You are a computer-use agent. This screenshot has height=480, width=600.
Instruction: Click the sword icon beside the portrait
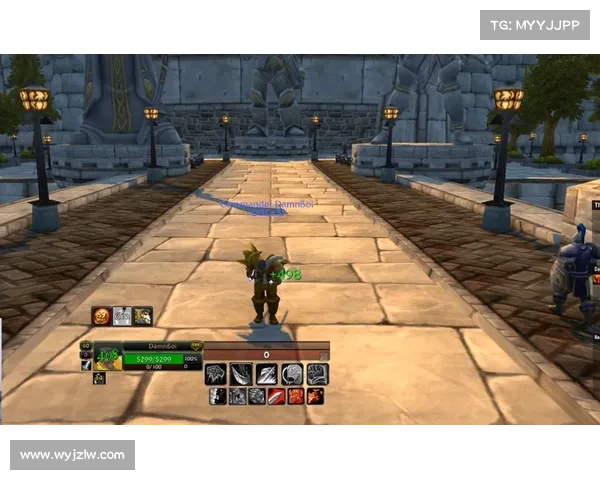(x=86, y=366)
